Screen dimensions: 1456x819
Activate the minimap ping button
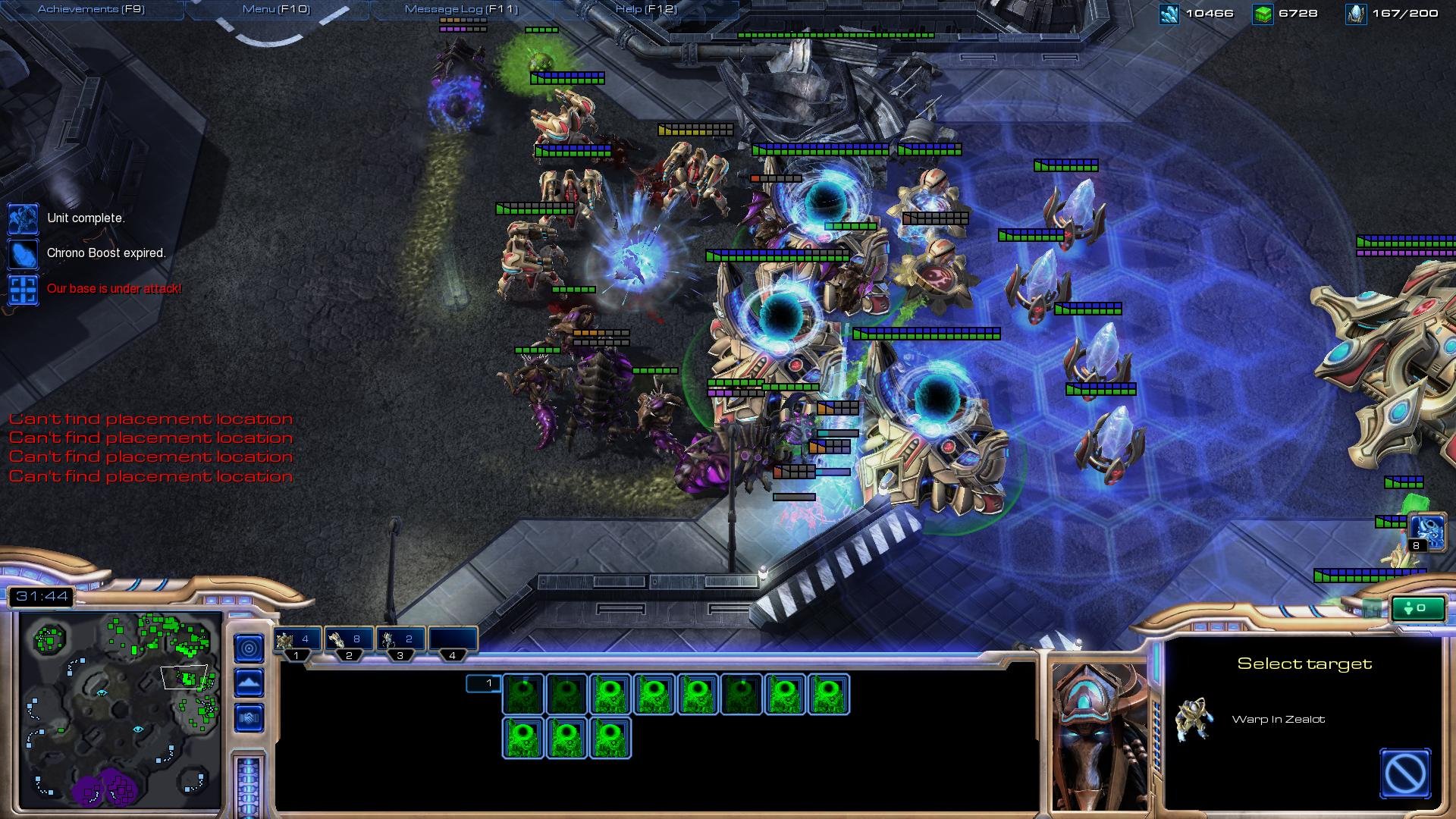coord(249,648)
